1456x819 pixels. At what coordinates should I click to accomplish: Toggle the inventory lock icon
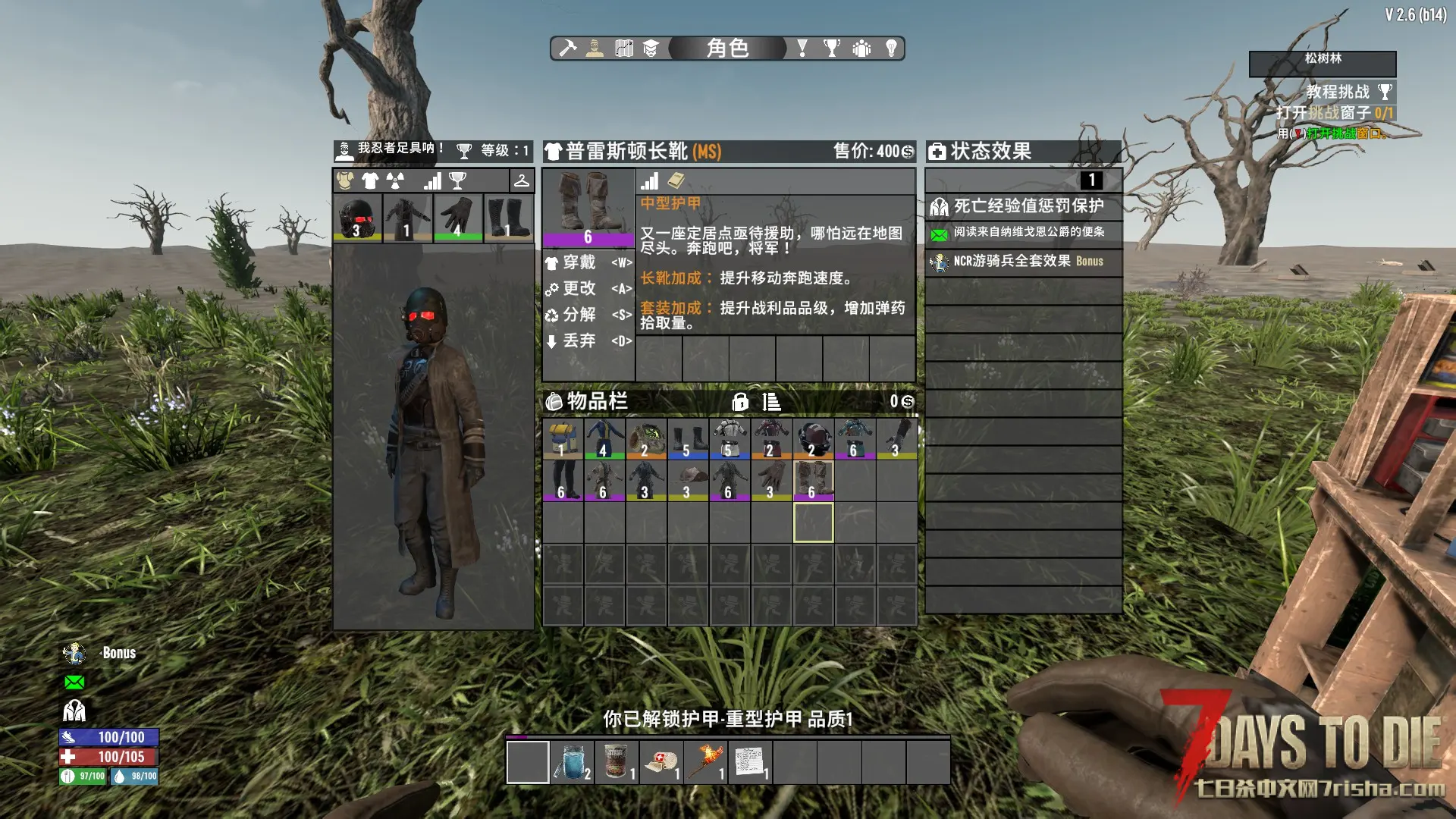pyautogui.click(x=740, y=402)
